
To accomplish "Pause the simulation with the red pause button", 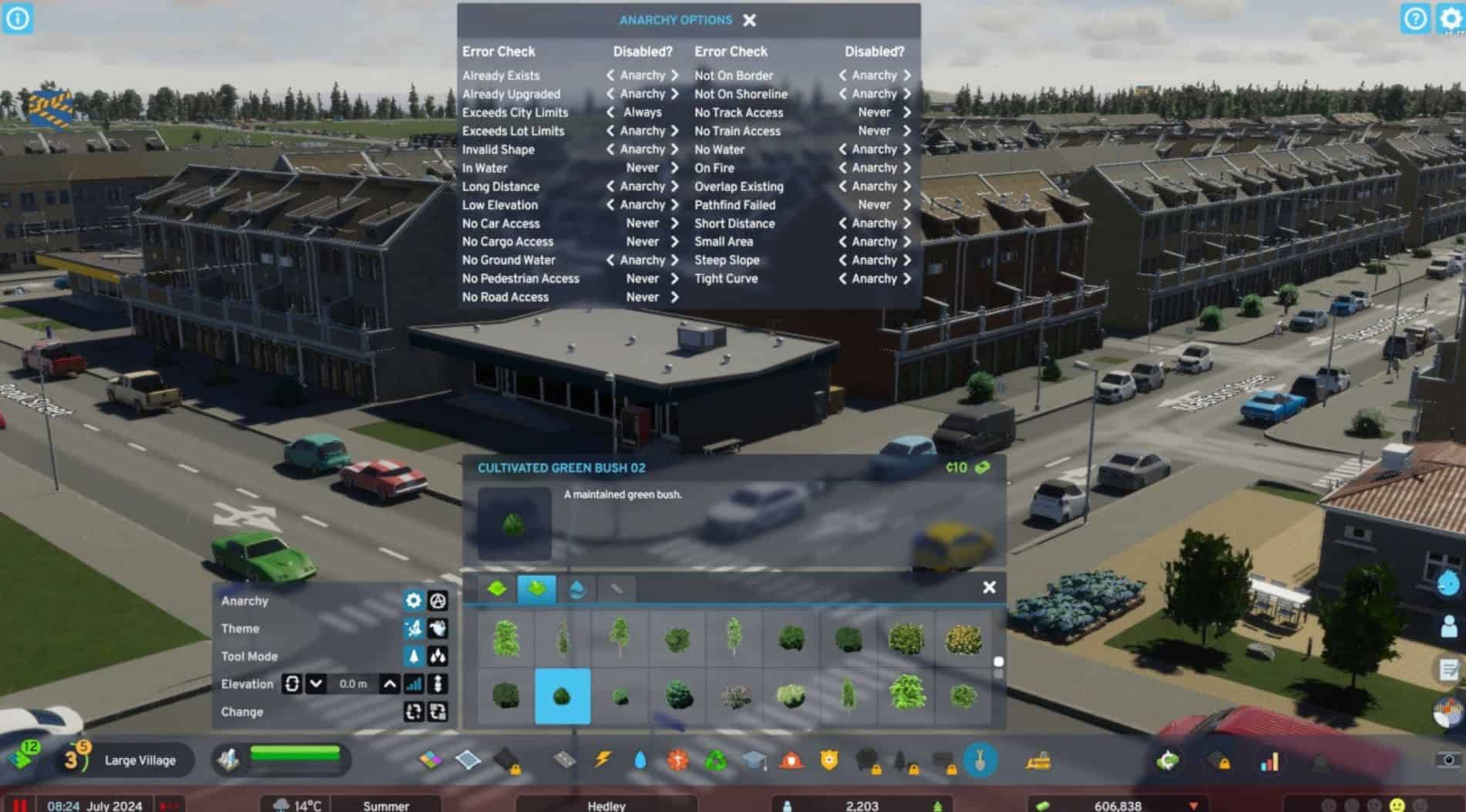I will pyautogui.click(x=20, y=805).
